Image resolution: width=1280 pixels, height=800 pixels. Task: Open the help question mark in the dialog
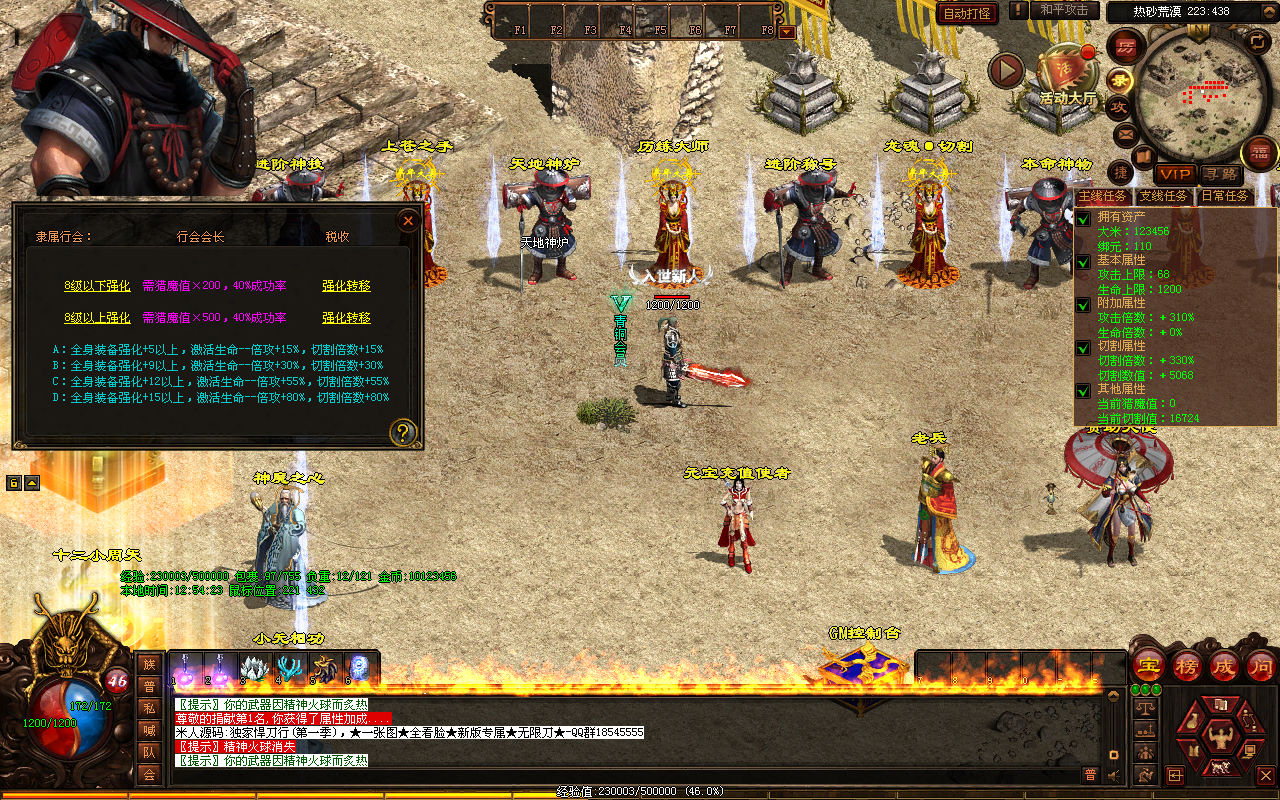(x=403, y=432)
